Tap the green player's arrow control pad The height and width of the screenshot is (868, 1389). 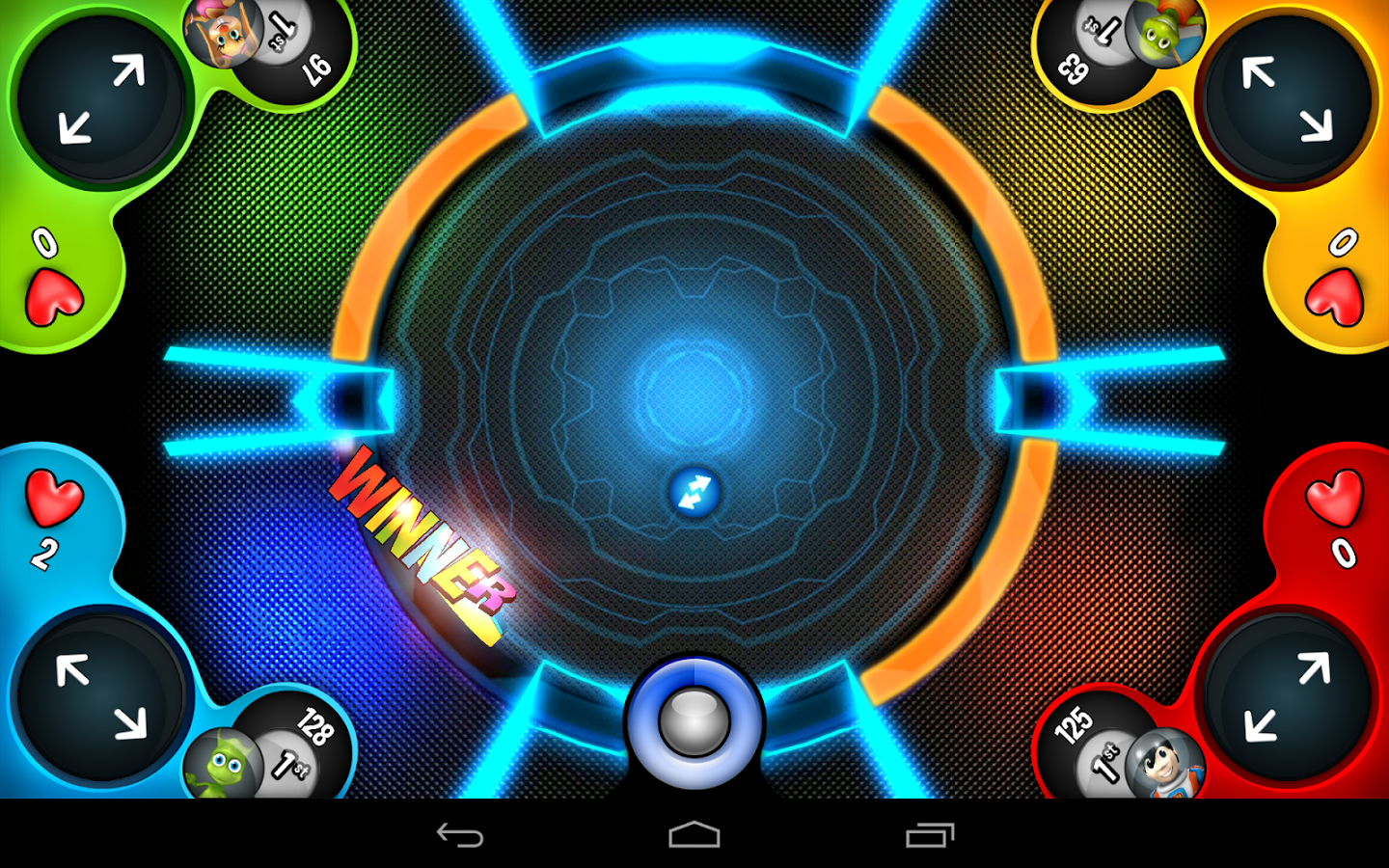coord(96,101)
